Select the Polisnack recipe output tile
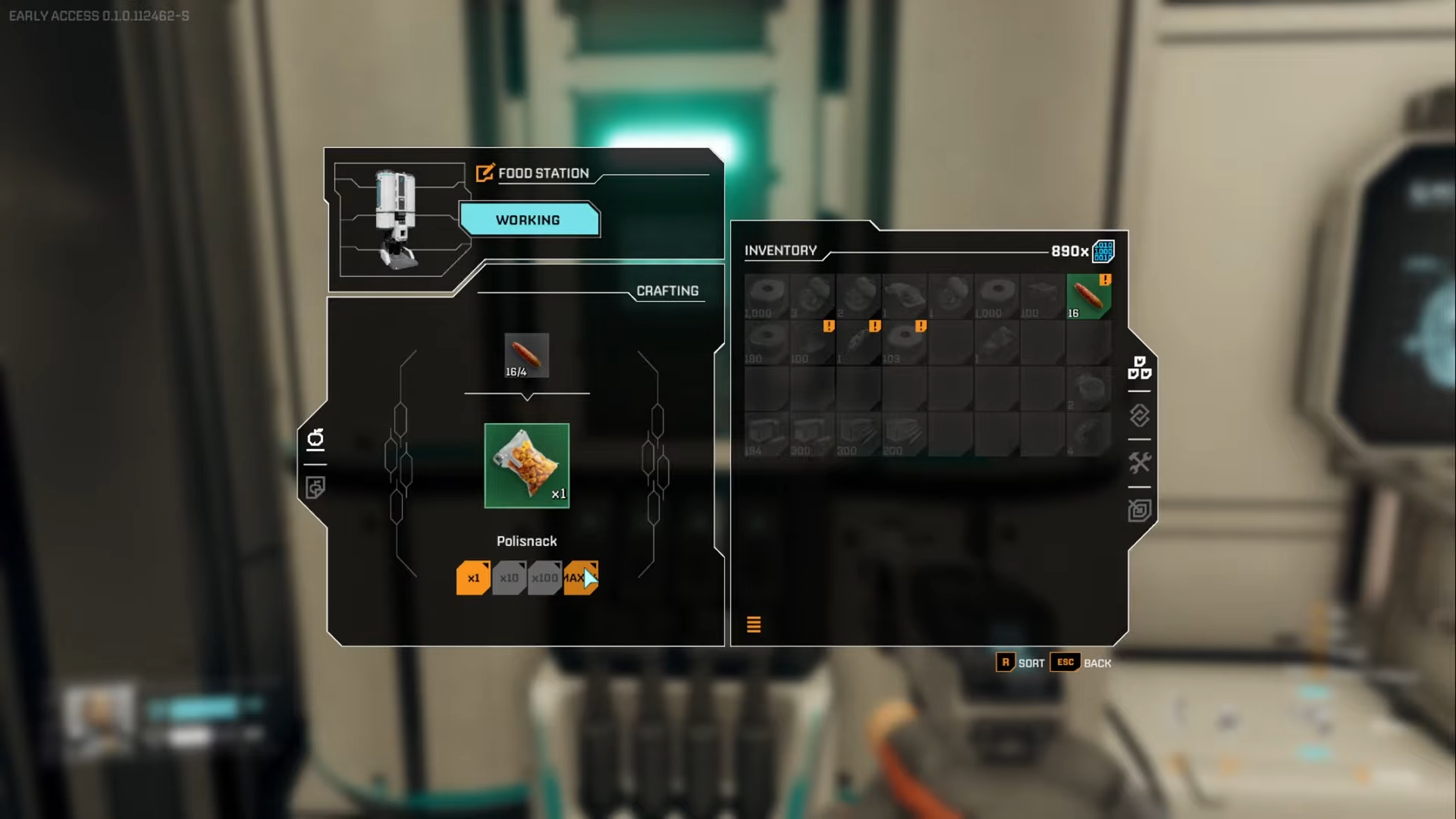Screen dimensions: 1456x819 526,466
